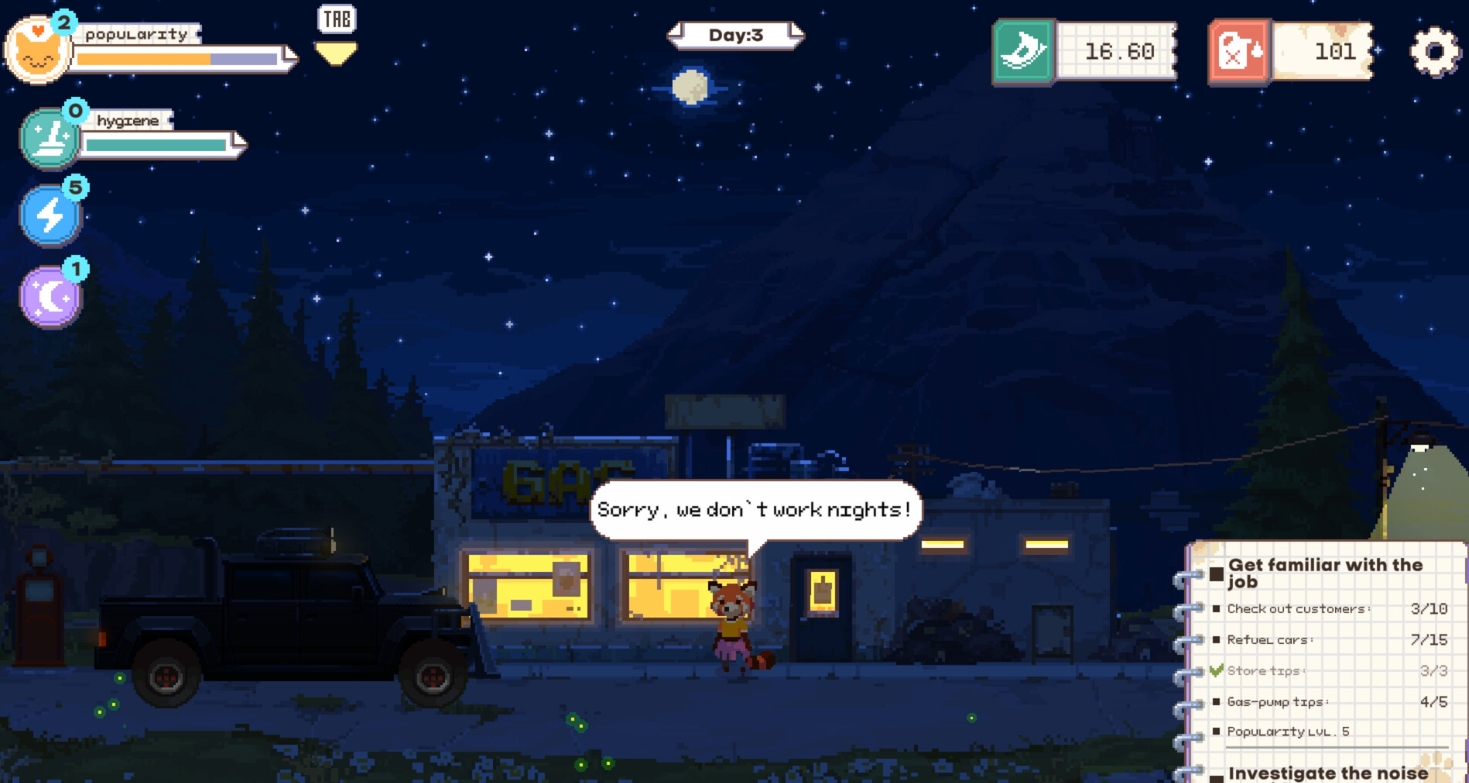The height and width of the screenshot is (783, 1469).
Task: Click the popularity cat face icon
Action: click(38, 50)
